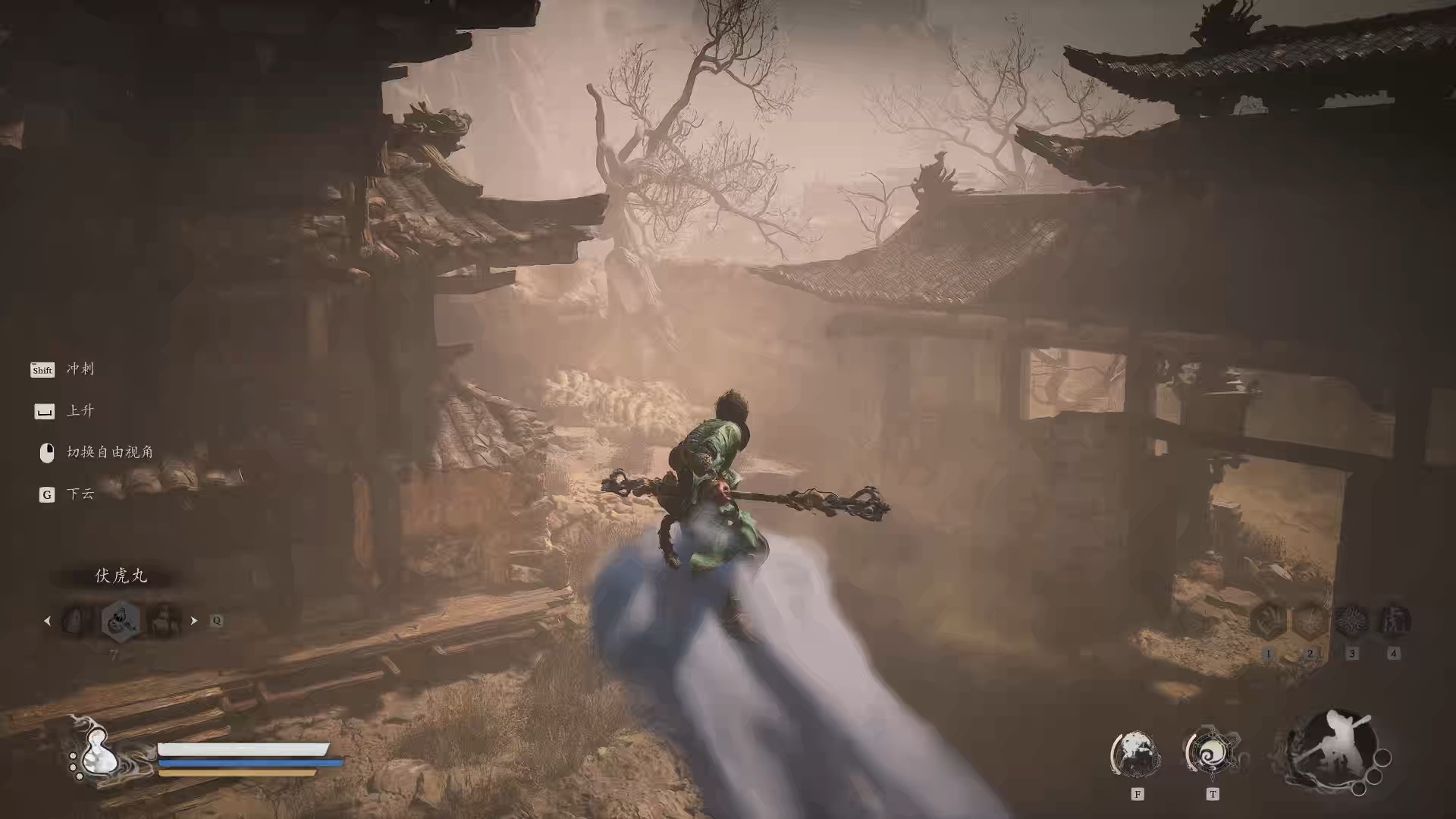
Task: Click the 下云 G-key prompt
Action: pyautogui.click(x=46, y=494)
